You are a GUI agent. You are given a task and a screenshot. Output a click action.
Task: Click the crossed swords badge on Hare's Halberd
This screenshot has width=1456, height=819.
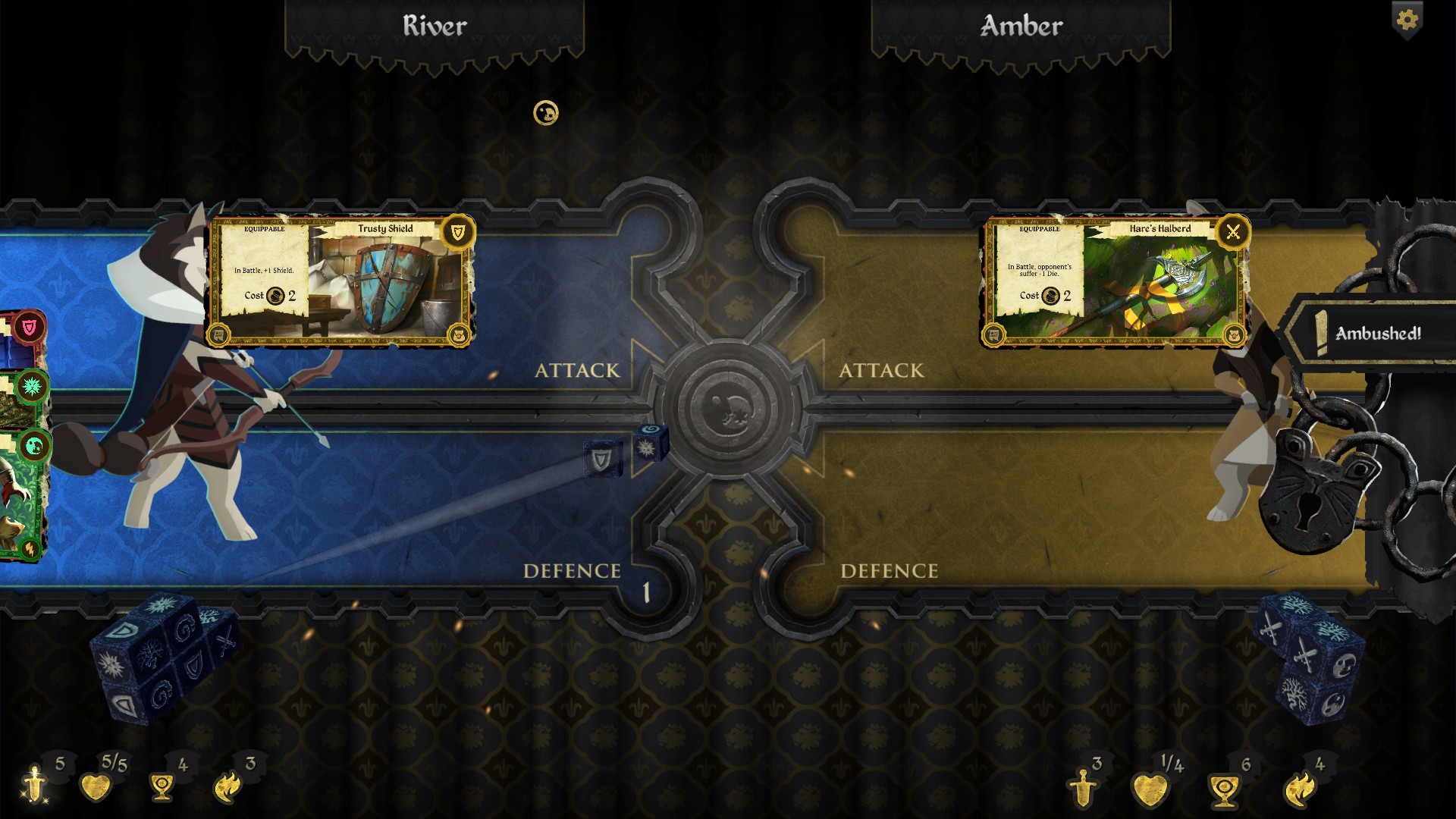pos(1233,231)
